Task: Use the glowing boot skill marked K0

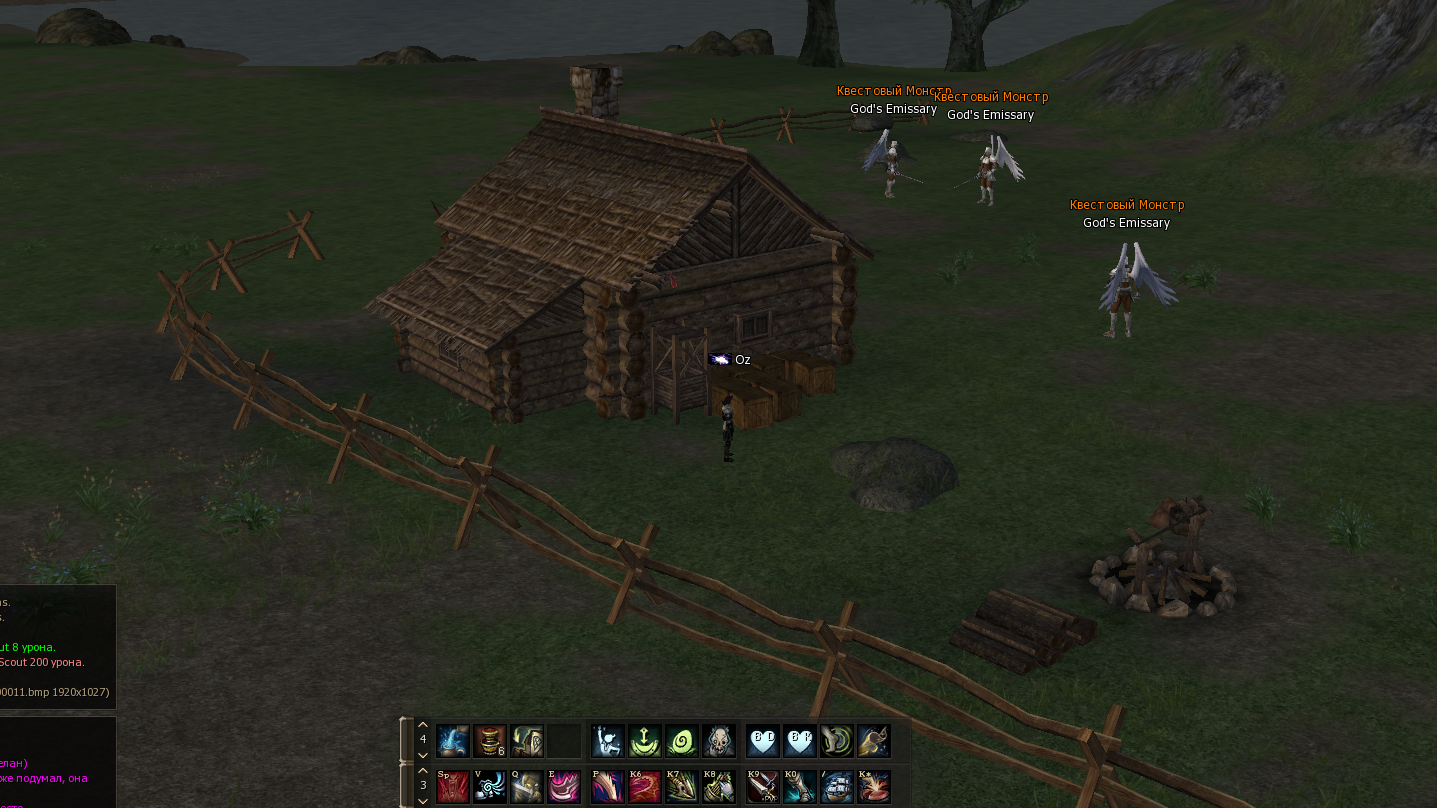Action: coord(800,786)
